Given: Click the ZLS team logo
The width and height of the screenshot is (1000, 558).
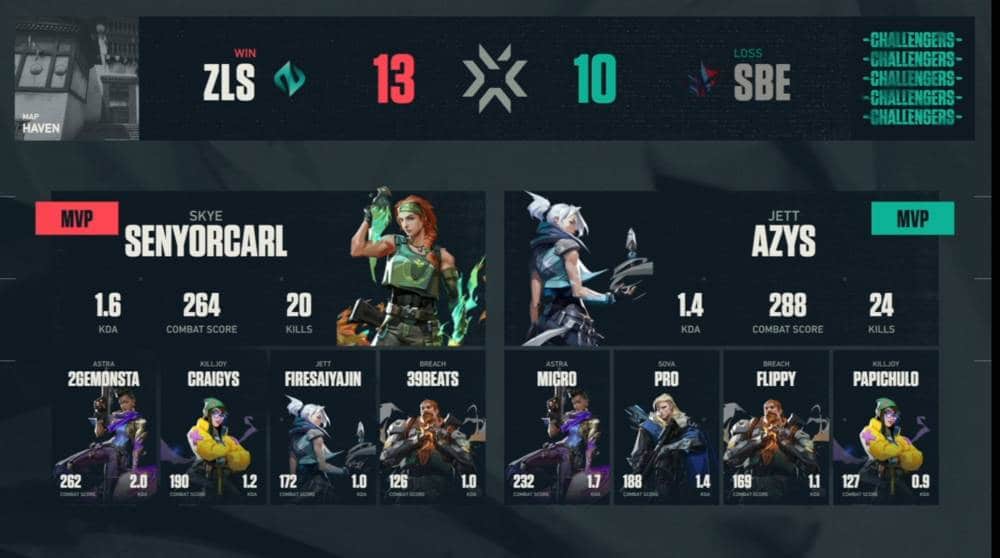Looking at the screenshot, I should 290,80.
